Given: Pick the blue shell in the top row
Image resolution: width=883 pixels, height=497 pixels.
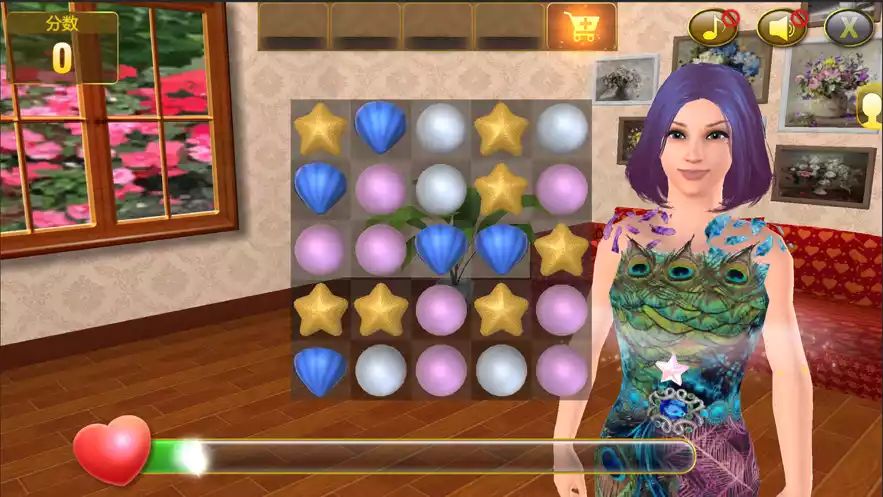Looking at the screenshot, I should (381, 127).
